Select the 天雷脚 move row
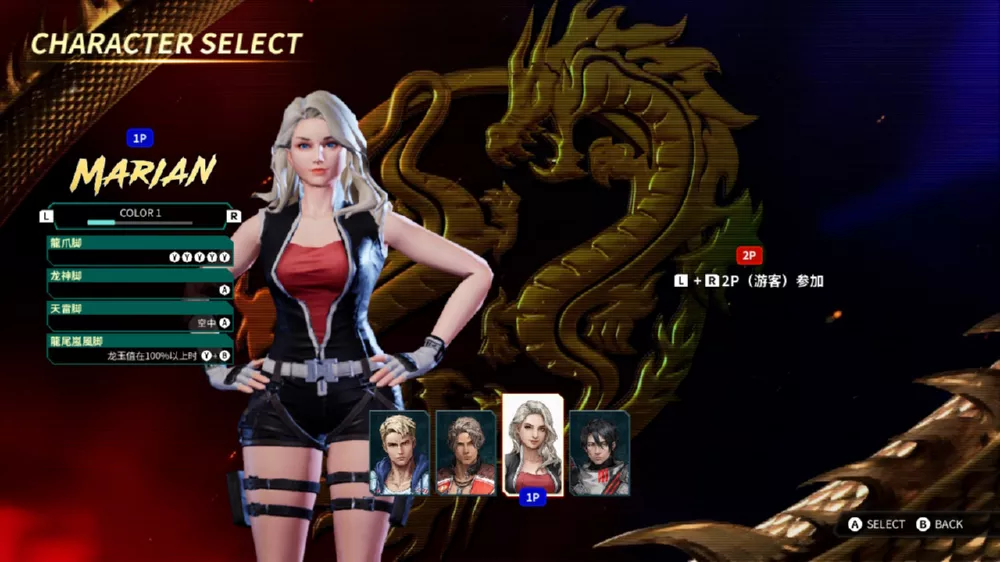Image resolution: width=1000 pixels, height=562 pixels. (x=140, y=315)
